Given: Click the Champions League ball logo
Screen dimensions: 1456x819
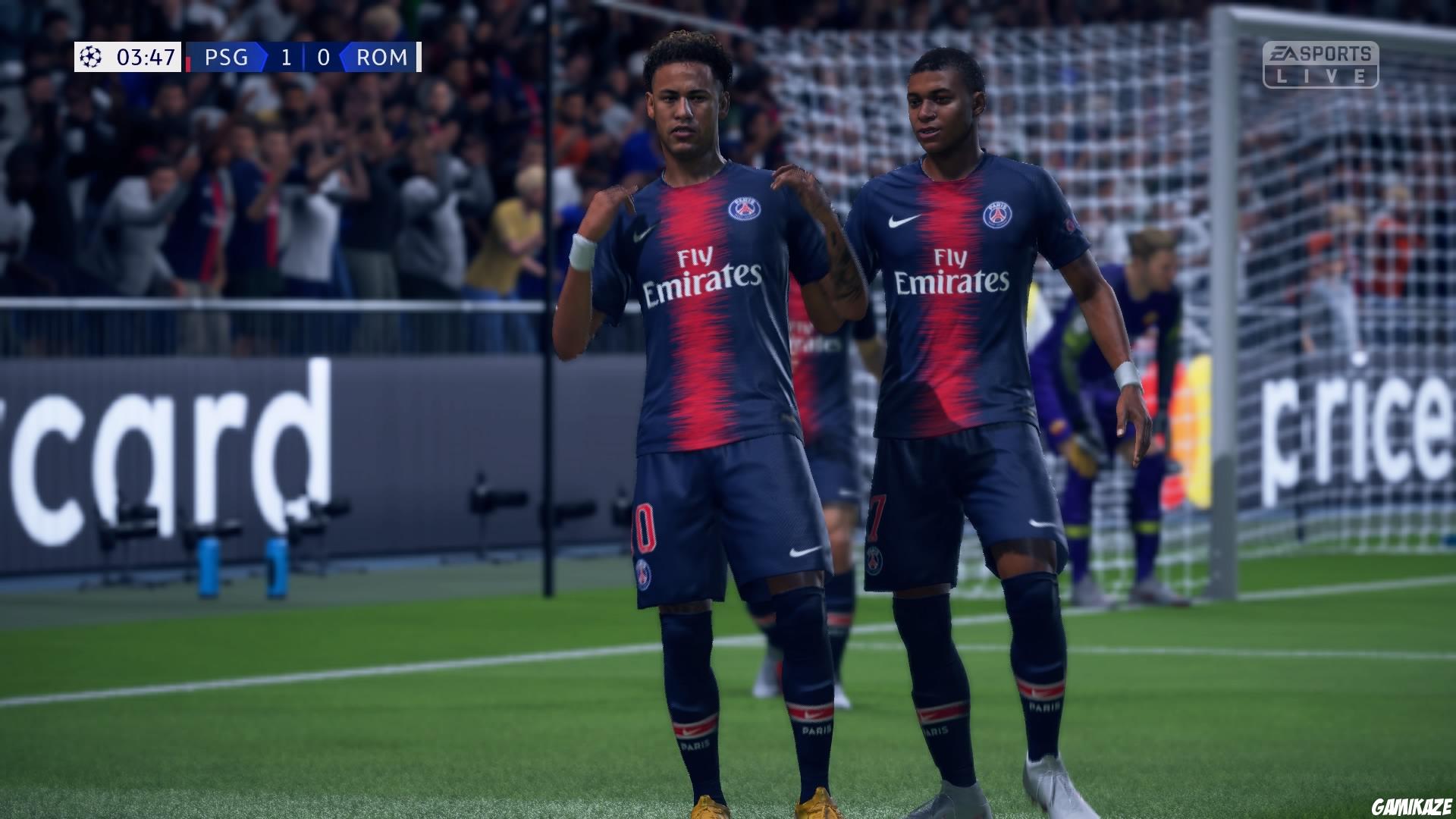Looking at the screenshot, I should tap(90, 56).
